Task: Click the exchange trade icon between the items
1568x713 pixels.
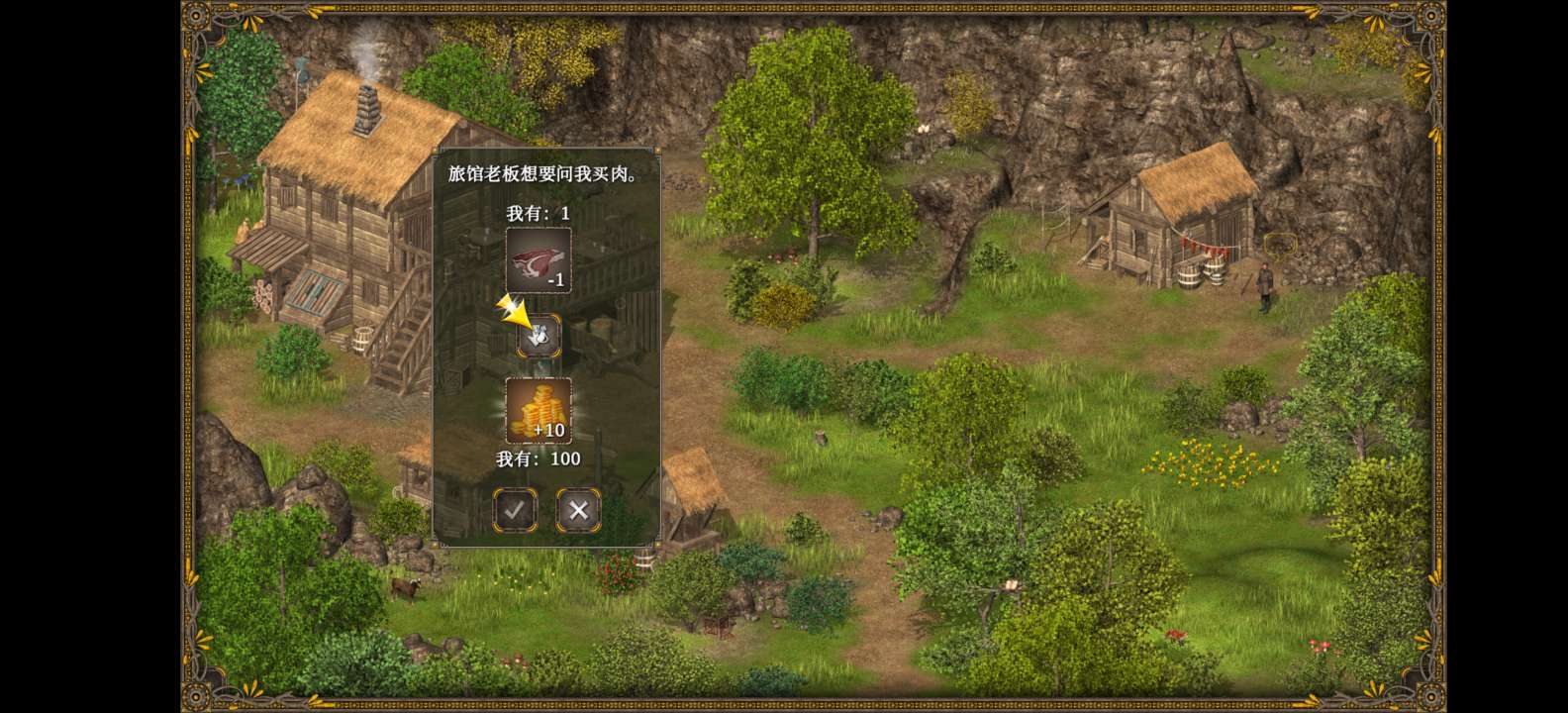Action: tap(538, 335)
